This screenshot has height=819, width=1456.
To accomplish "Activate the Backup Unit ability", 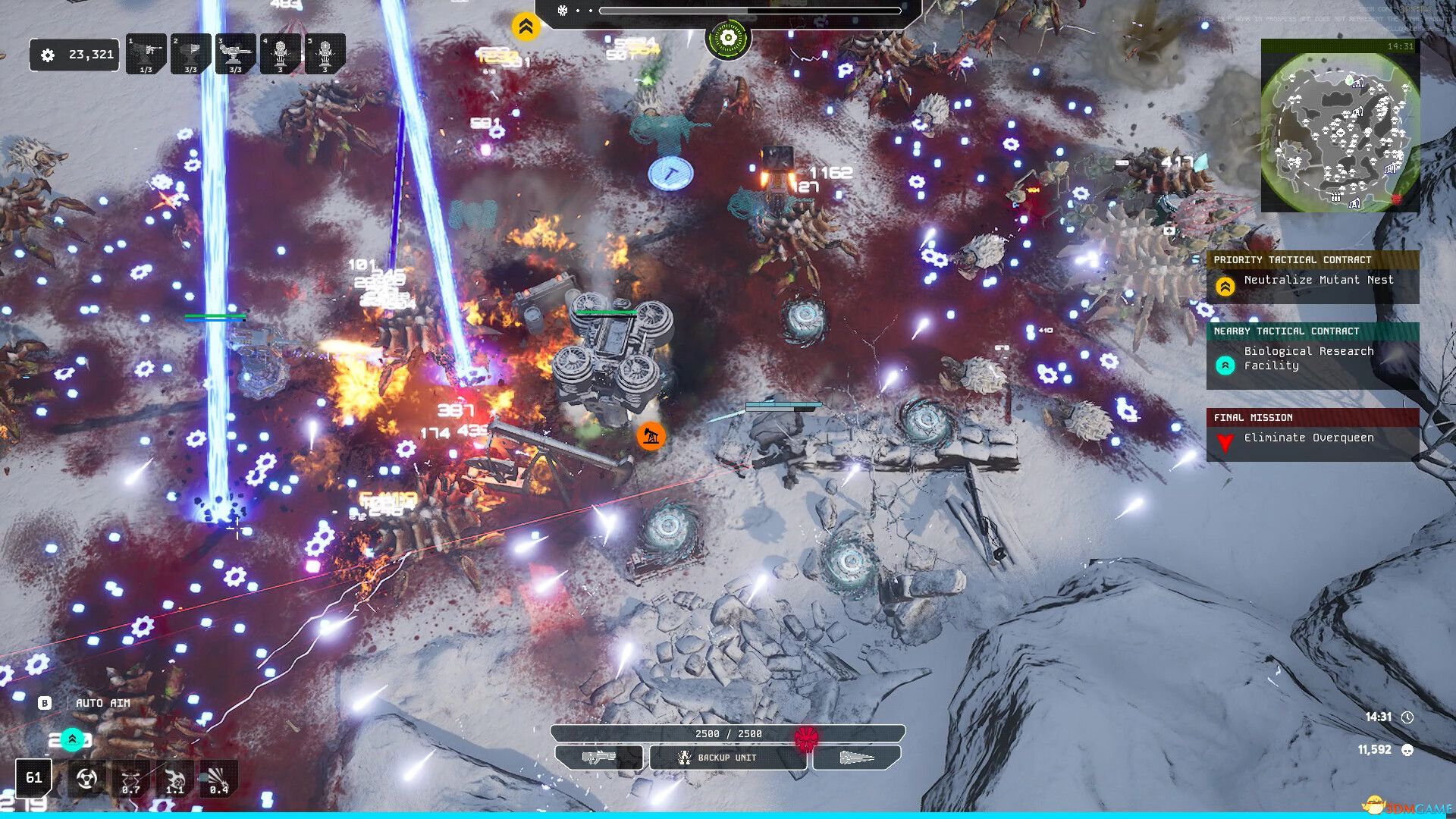I will click(x=727, y=758).
